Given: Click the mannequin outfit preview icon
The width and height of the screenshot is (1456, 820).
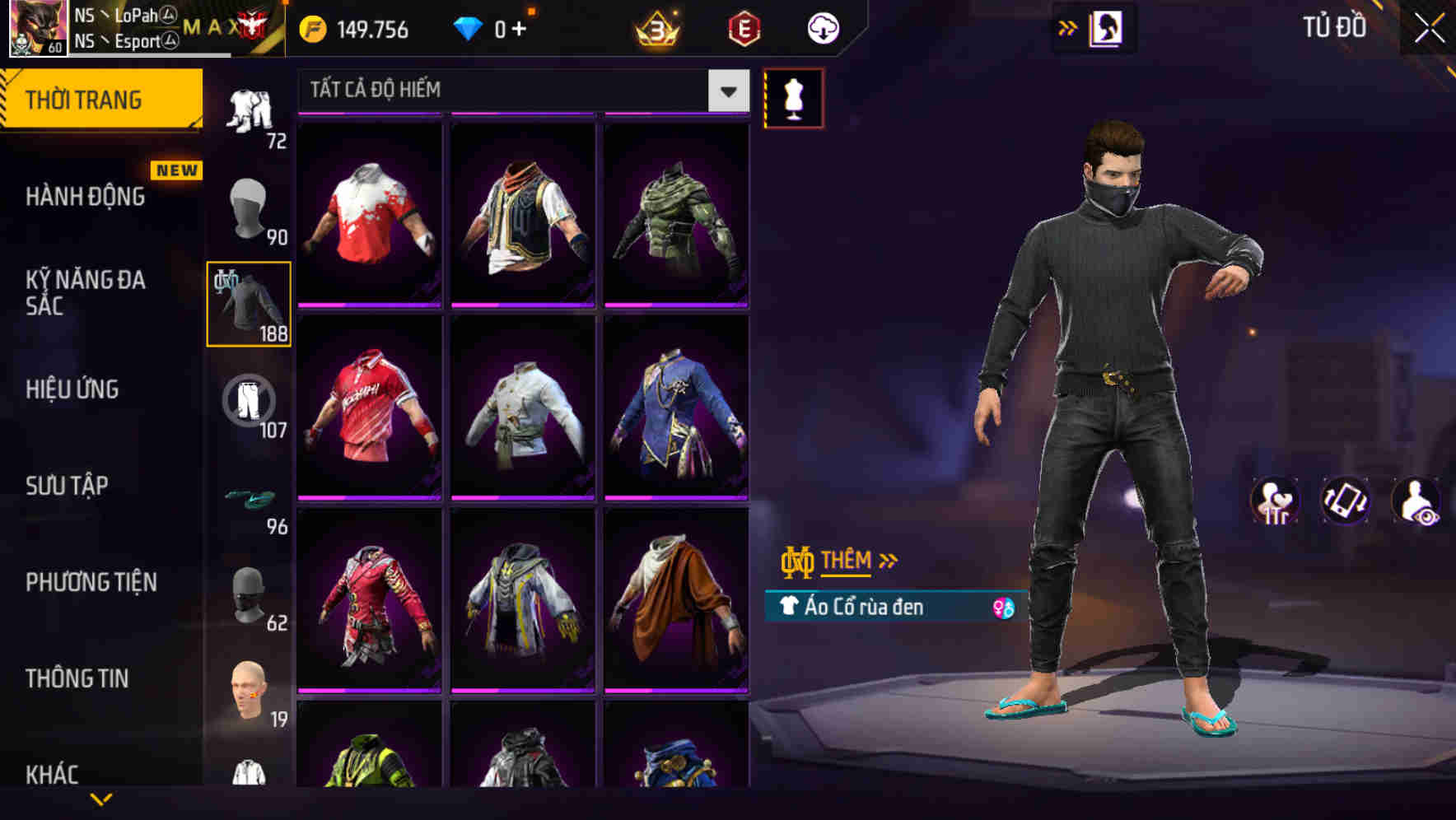Looking at the screenshot, I should coord(793,97).
